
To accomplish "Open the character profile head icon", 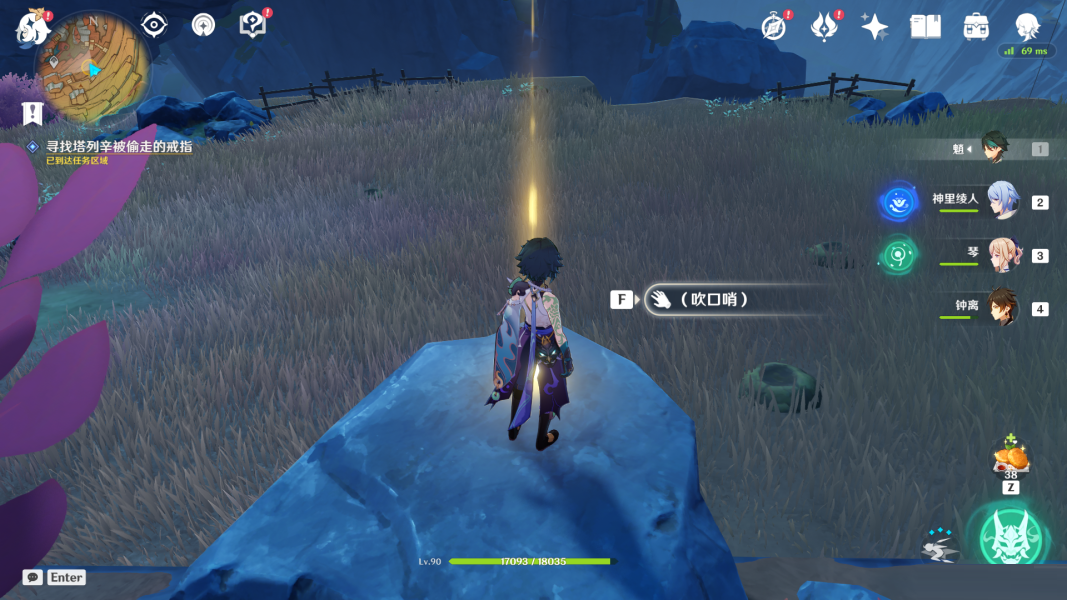I will pos(1027,27).
